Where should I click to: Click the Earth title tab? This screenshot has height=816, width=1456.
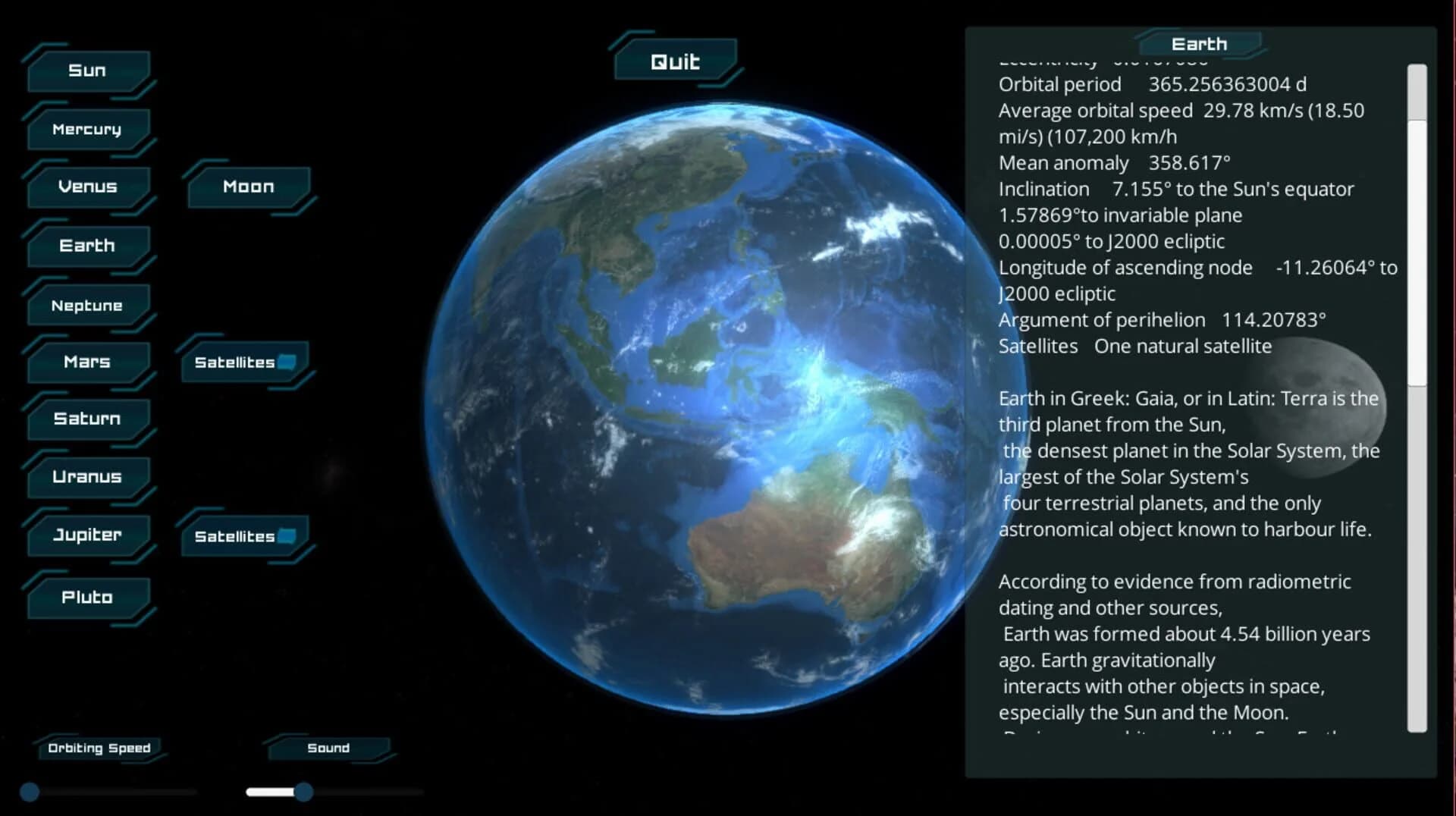(1200, 43)
